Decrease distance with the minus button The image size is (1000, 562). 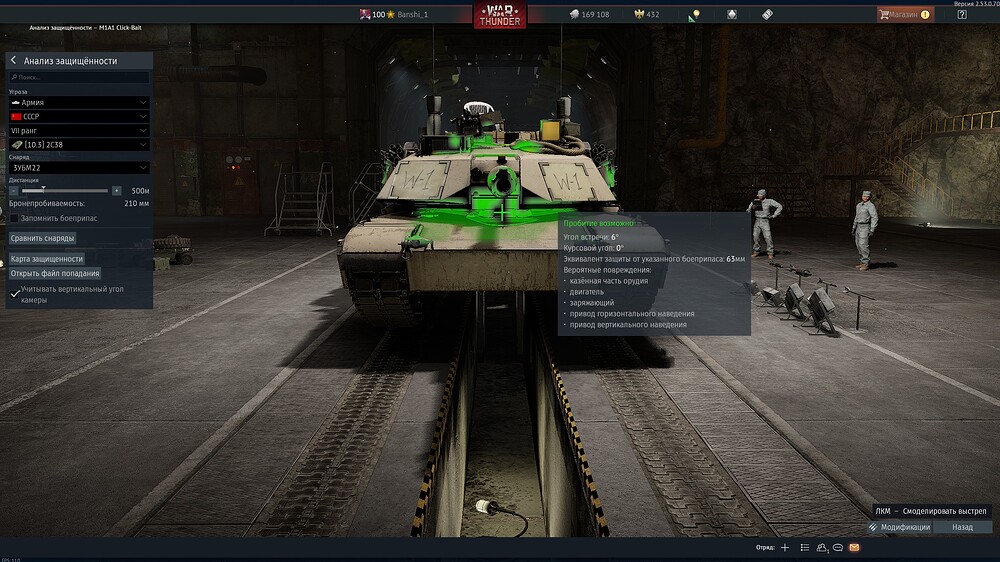point(14,190)
